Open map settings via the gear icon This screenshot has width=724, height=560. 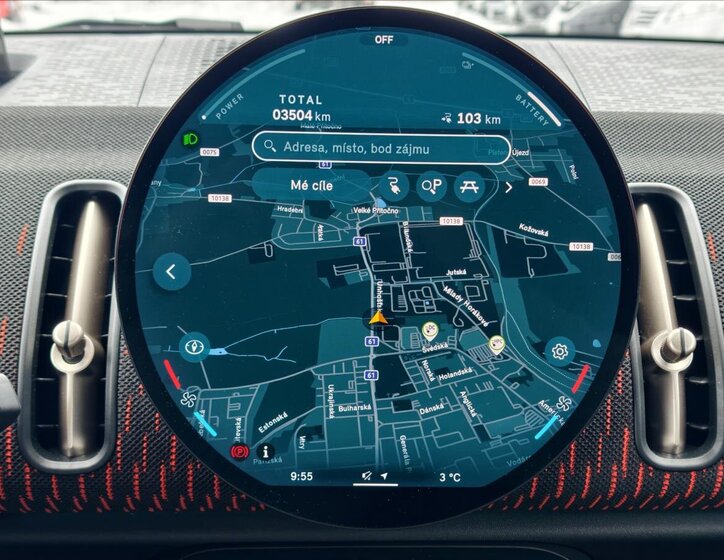click(559, 351)
